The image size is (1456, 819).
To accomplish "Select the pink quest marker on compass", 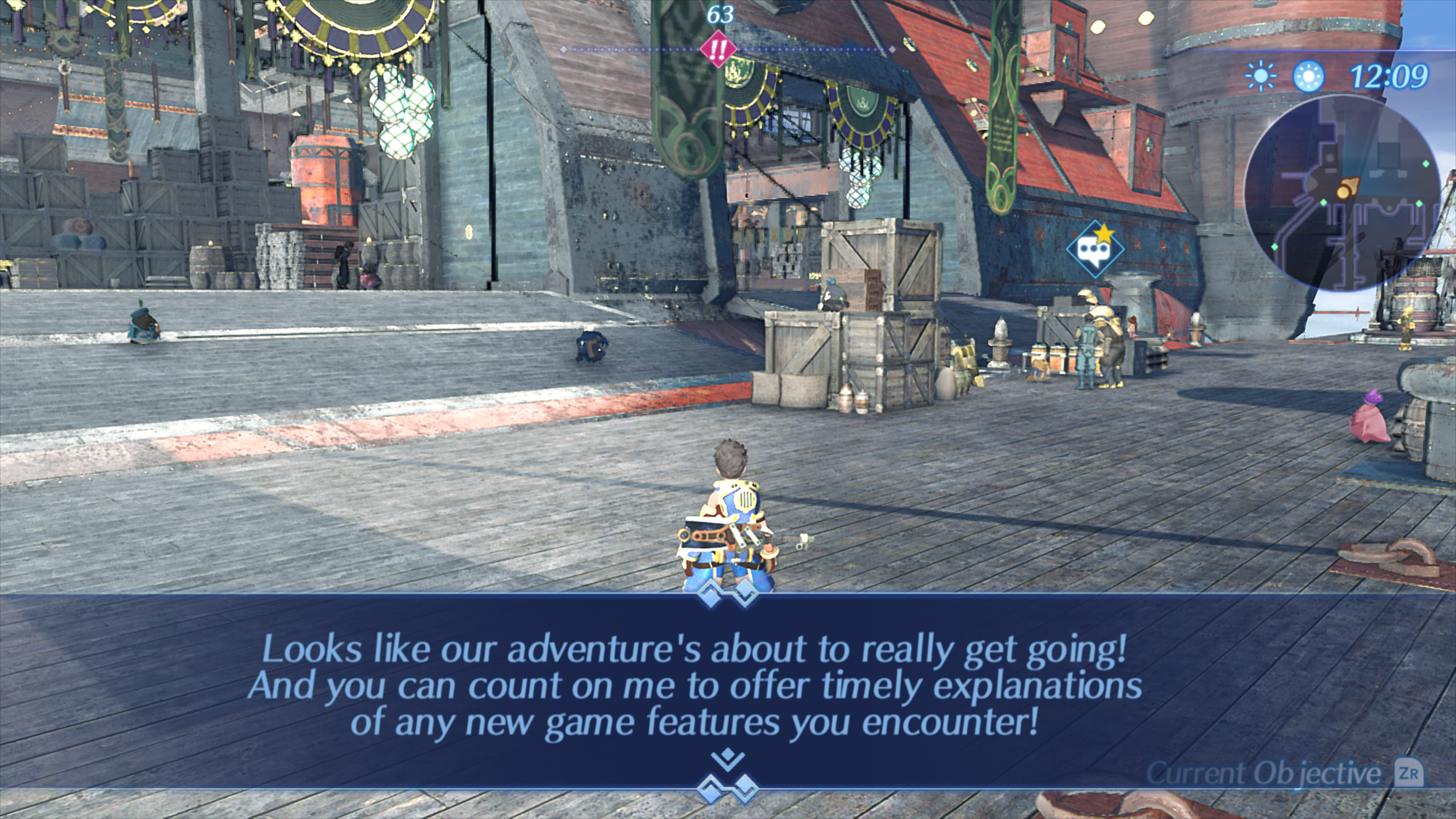I will point(718,50).
